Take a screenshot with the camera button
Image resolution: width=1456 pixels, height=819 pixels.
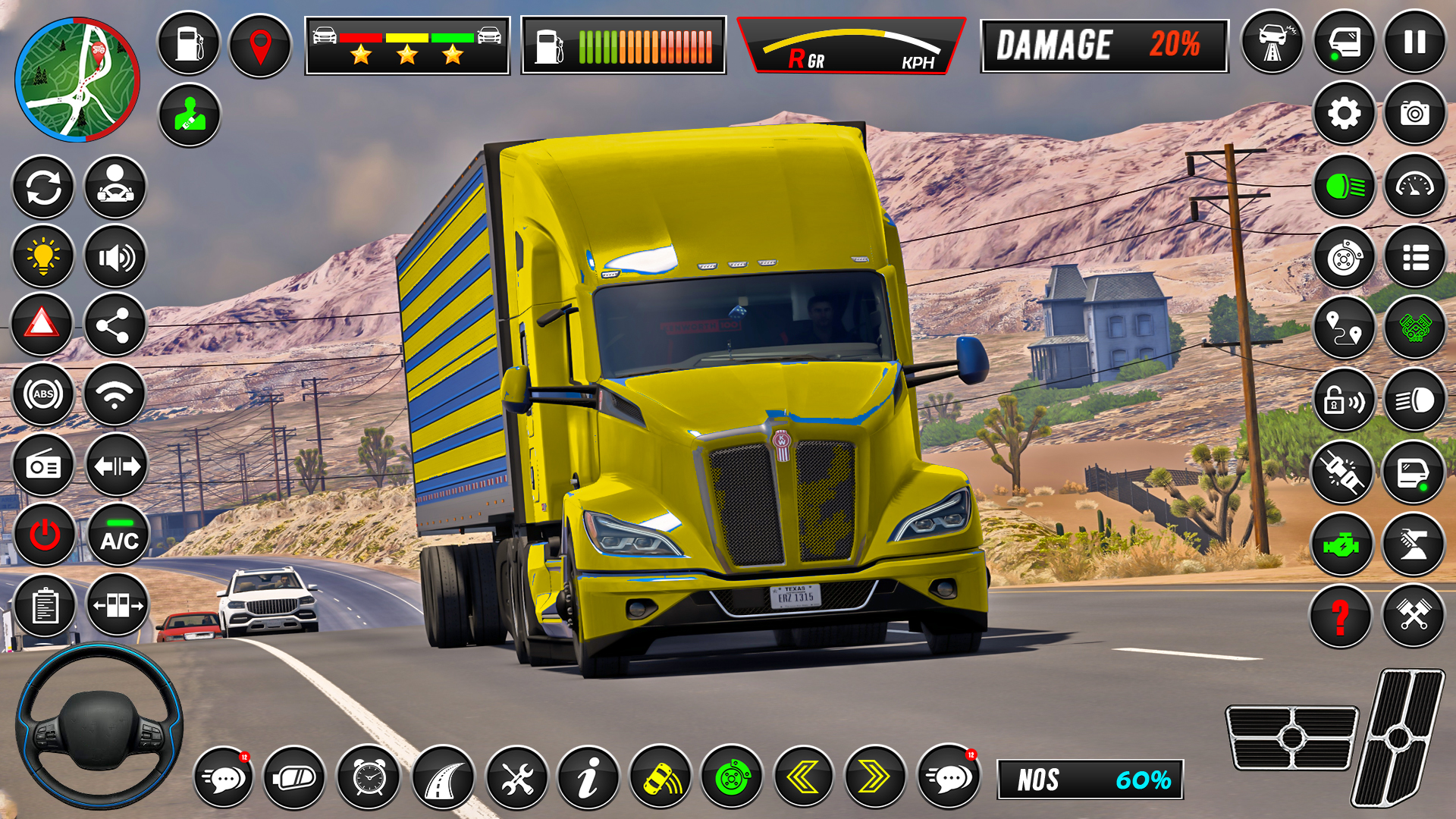tap(1415, 114)
